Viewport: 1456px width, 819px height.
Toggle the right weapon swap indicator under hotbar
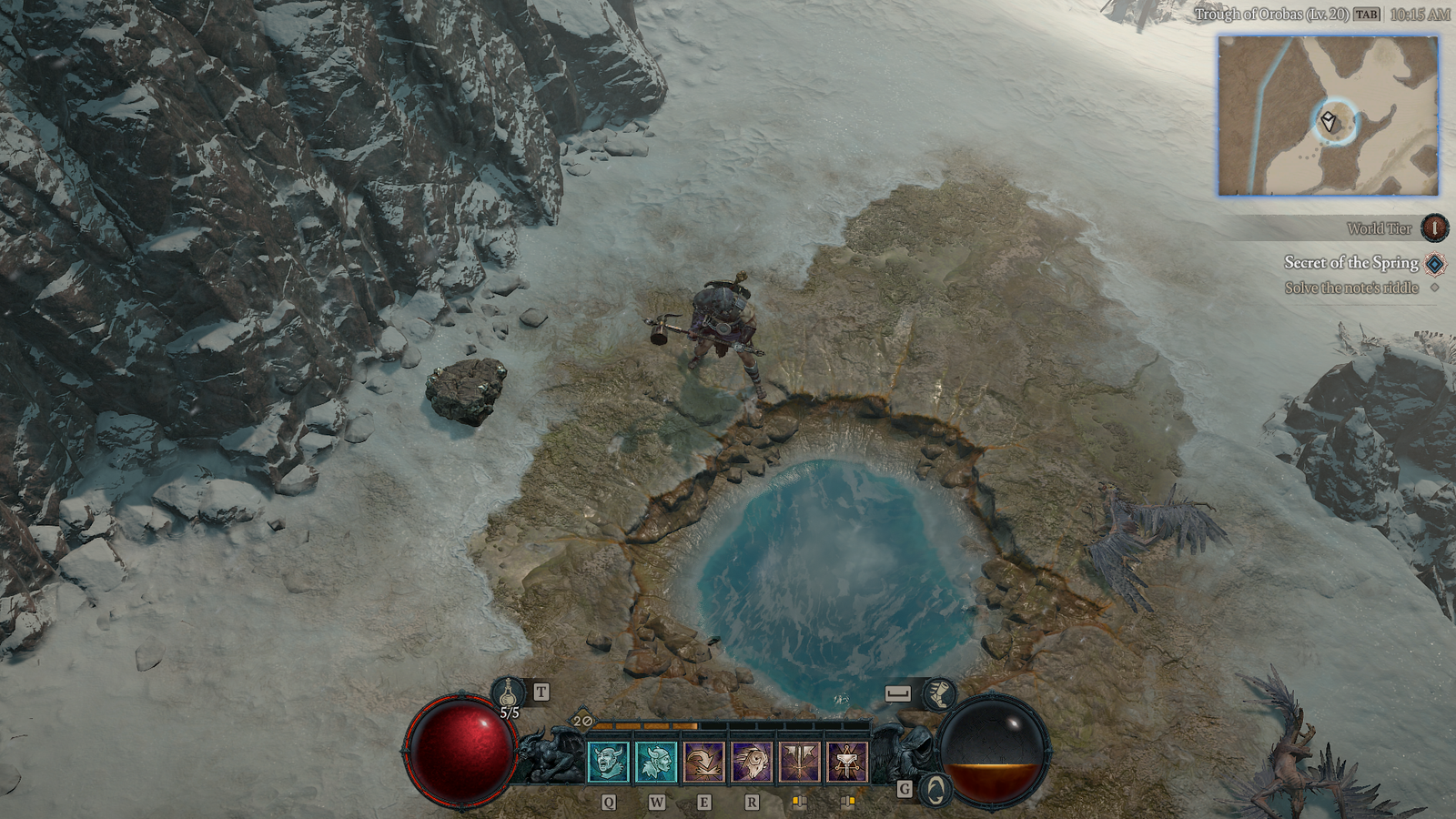(x=847, y=803)
